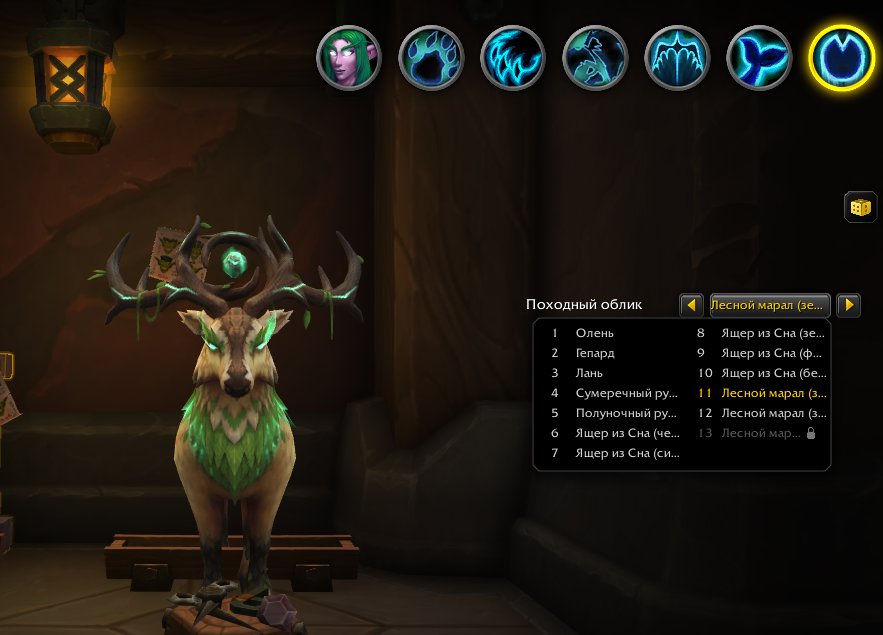Click the left arrow for previous travel form
883x635 pixels.
[691, 304]
